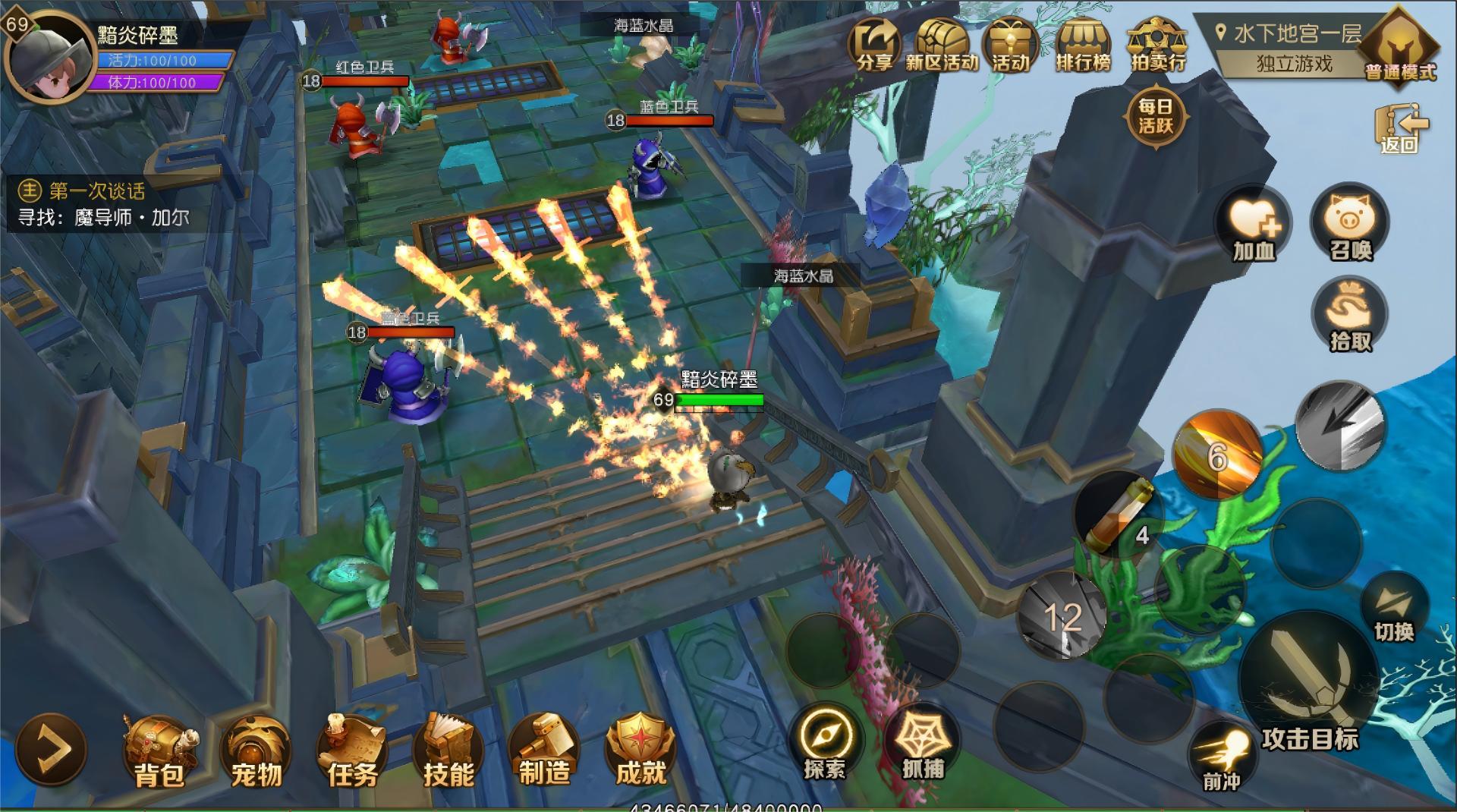Image resolution: width=1457 pixels, height=812 pixels.
Task: Click the 切换 switch button
Action: [1394, 607]
